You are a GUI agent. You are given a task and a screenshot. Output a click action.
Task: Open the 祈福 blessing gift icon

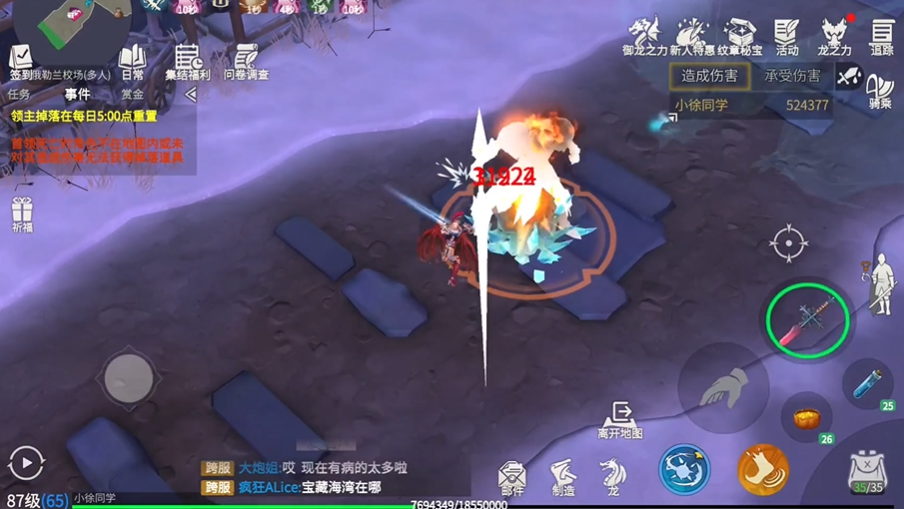22,213
